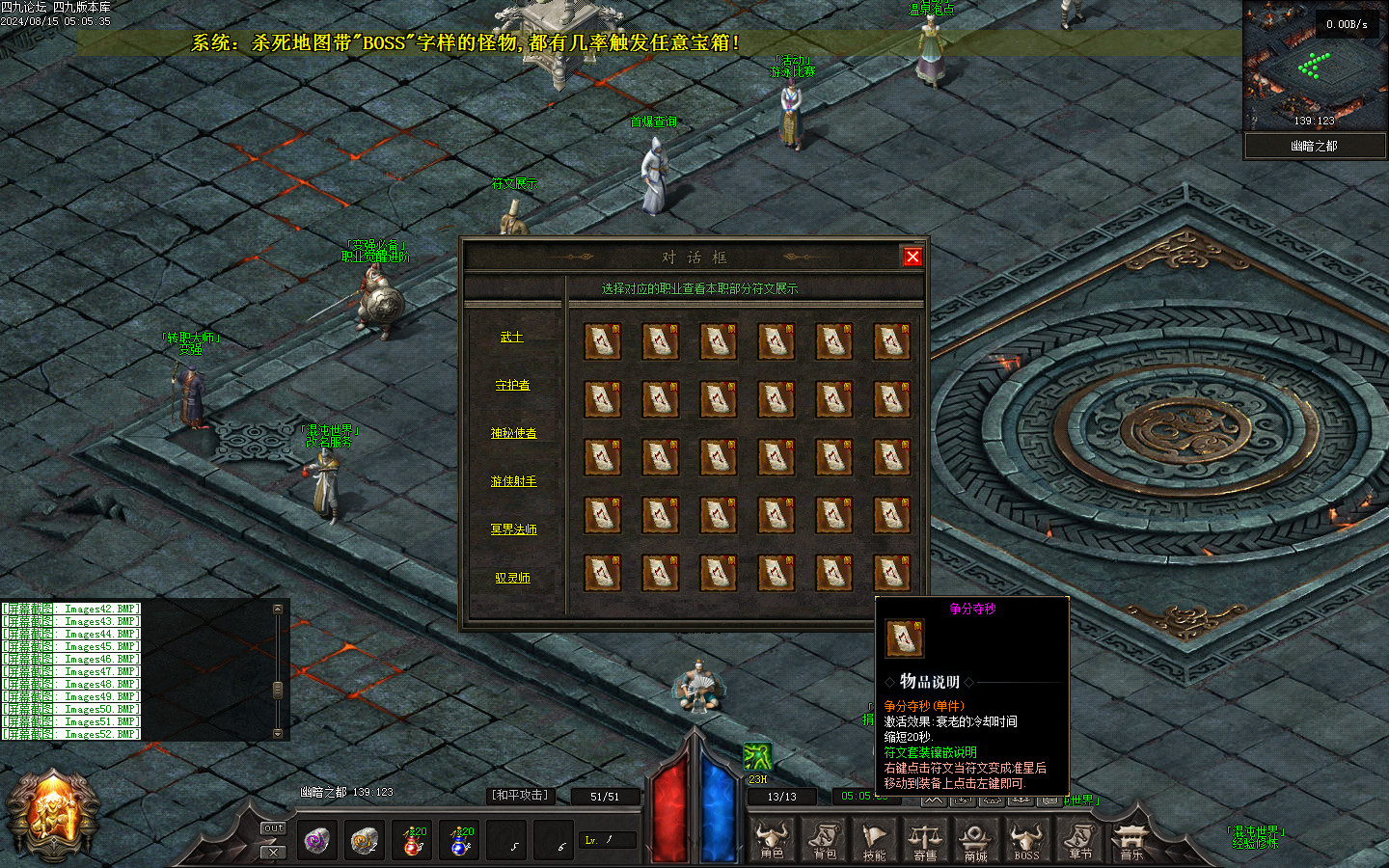Close the 对话框 dialog window
The image size is (1389, 868).
[x=912, y=257]
